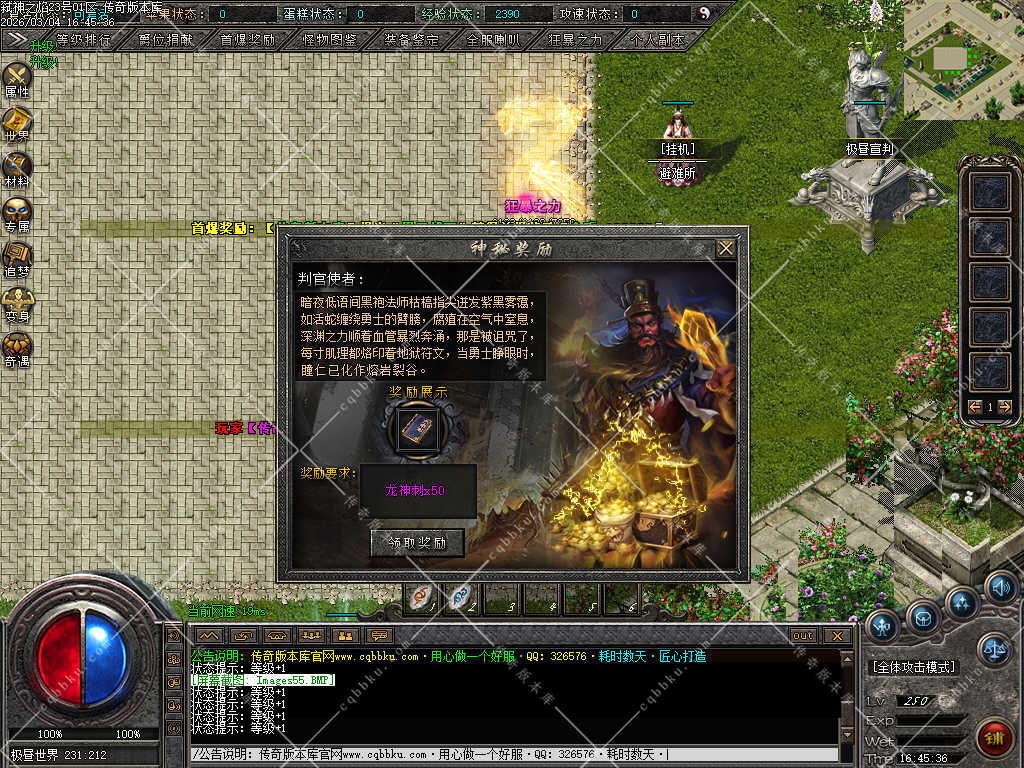Toggle the 全体攻击模式 attack mode
The width and height of the screenshot is (1024, 768).
(913, 667)
